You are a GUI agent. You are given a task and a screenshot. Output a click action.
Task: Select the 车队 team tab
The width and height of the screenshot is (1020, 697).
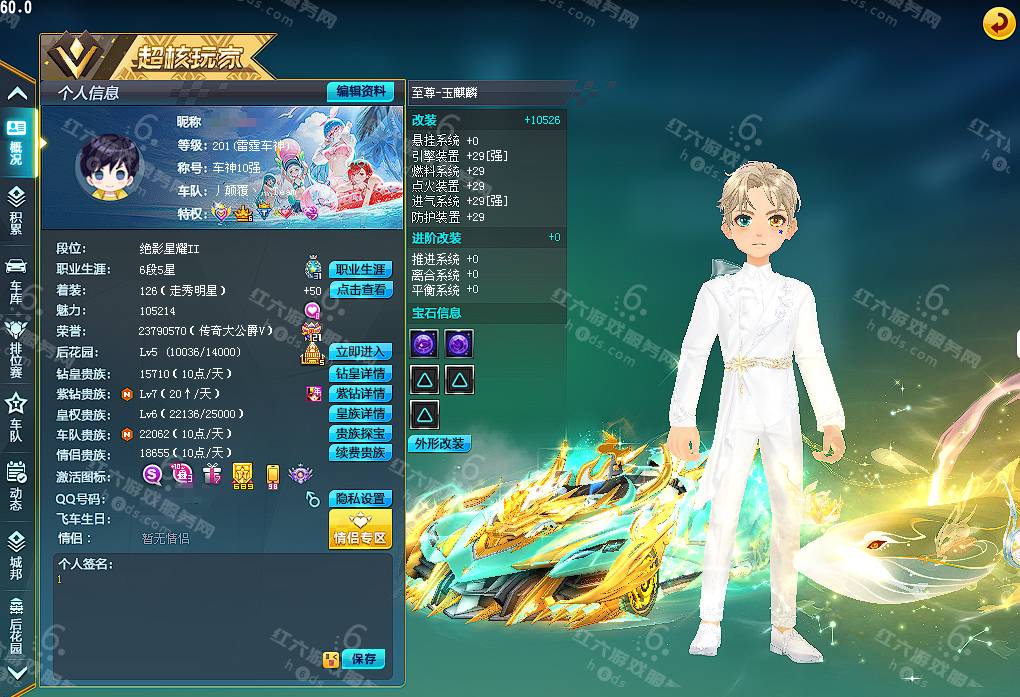point(16,415)
